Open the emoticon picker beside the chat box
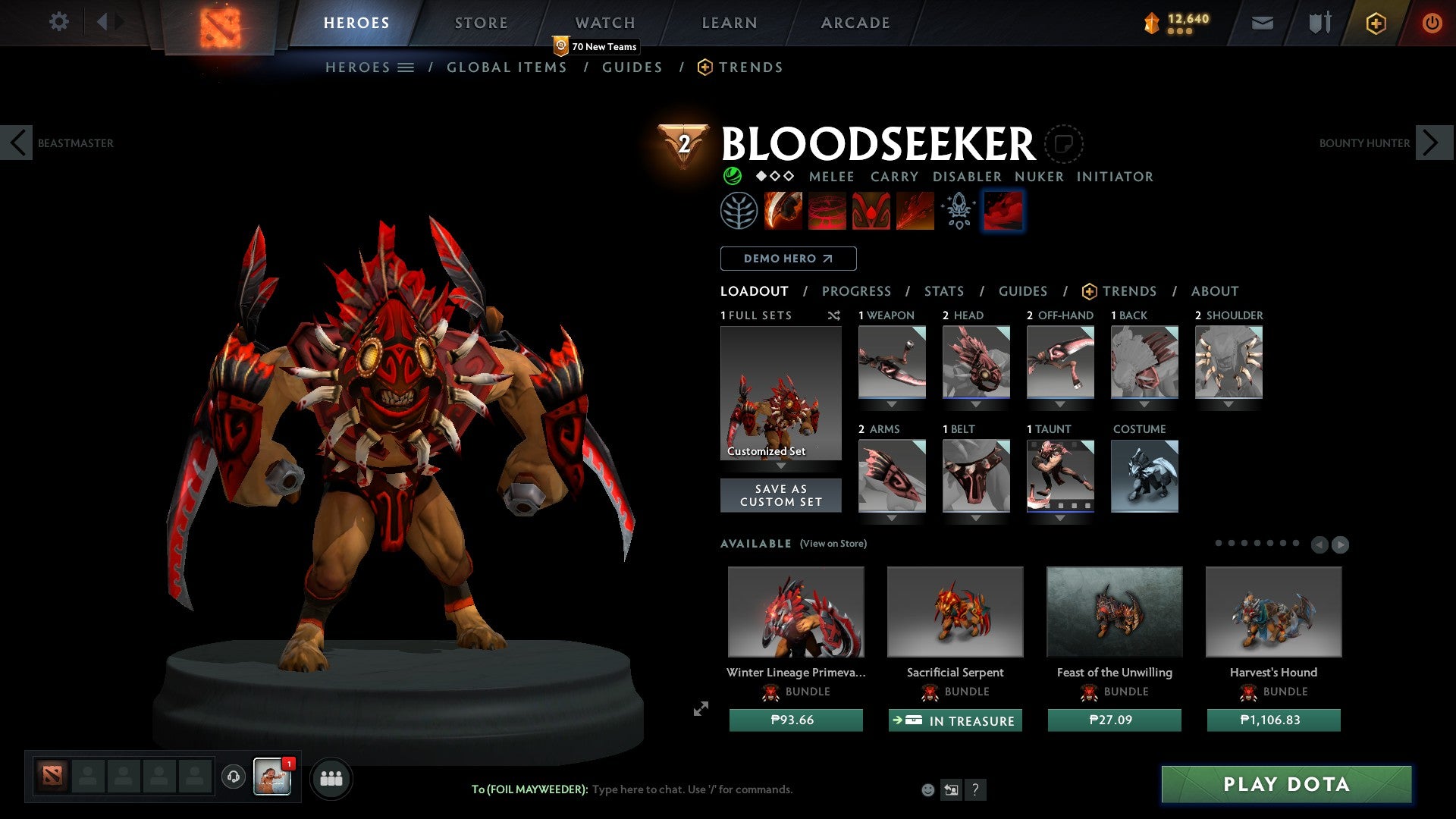The height and width of the screenshot is (819, 1456). pos(927,789)
